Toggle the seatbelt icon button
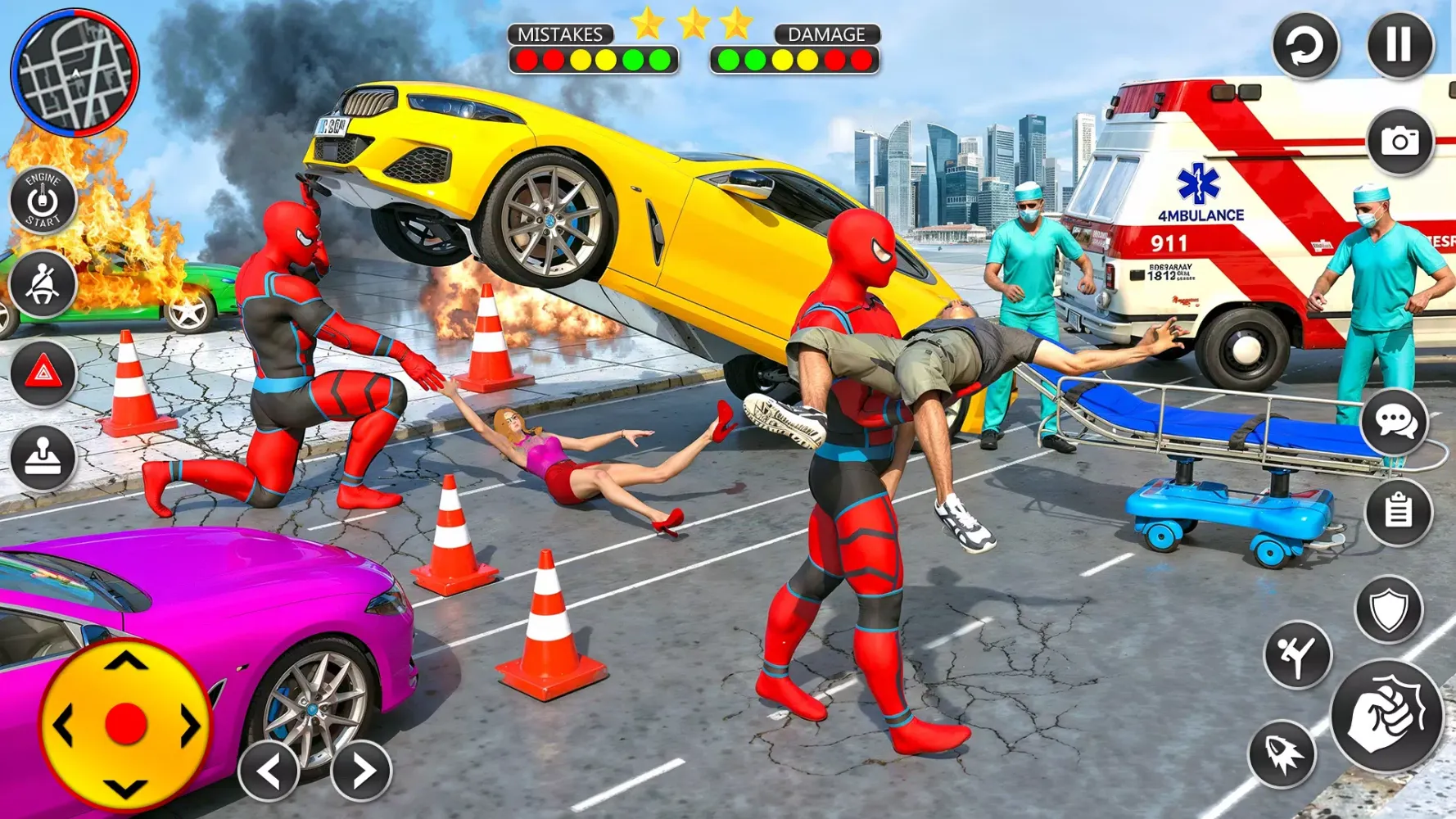1456x819 pixels. [43, 284]
